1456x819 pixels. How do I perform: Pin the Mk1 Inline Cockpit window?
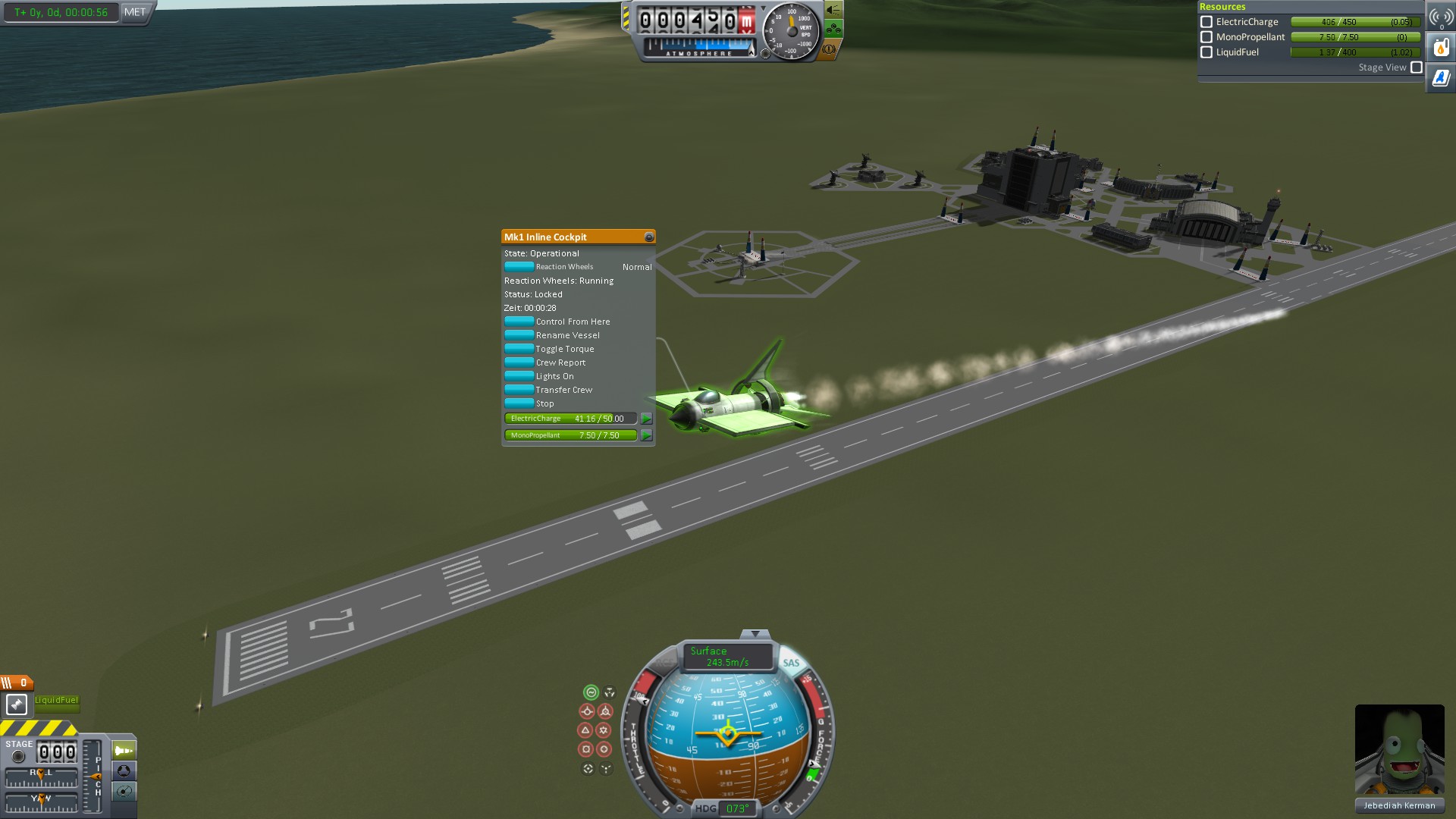(648, 237)
